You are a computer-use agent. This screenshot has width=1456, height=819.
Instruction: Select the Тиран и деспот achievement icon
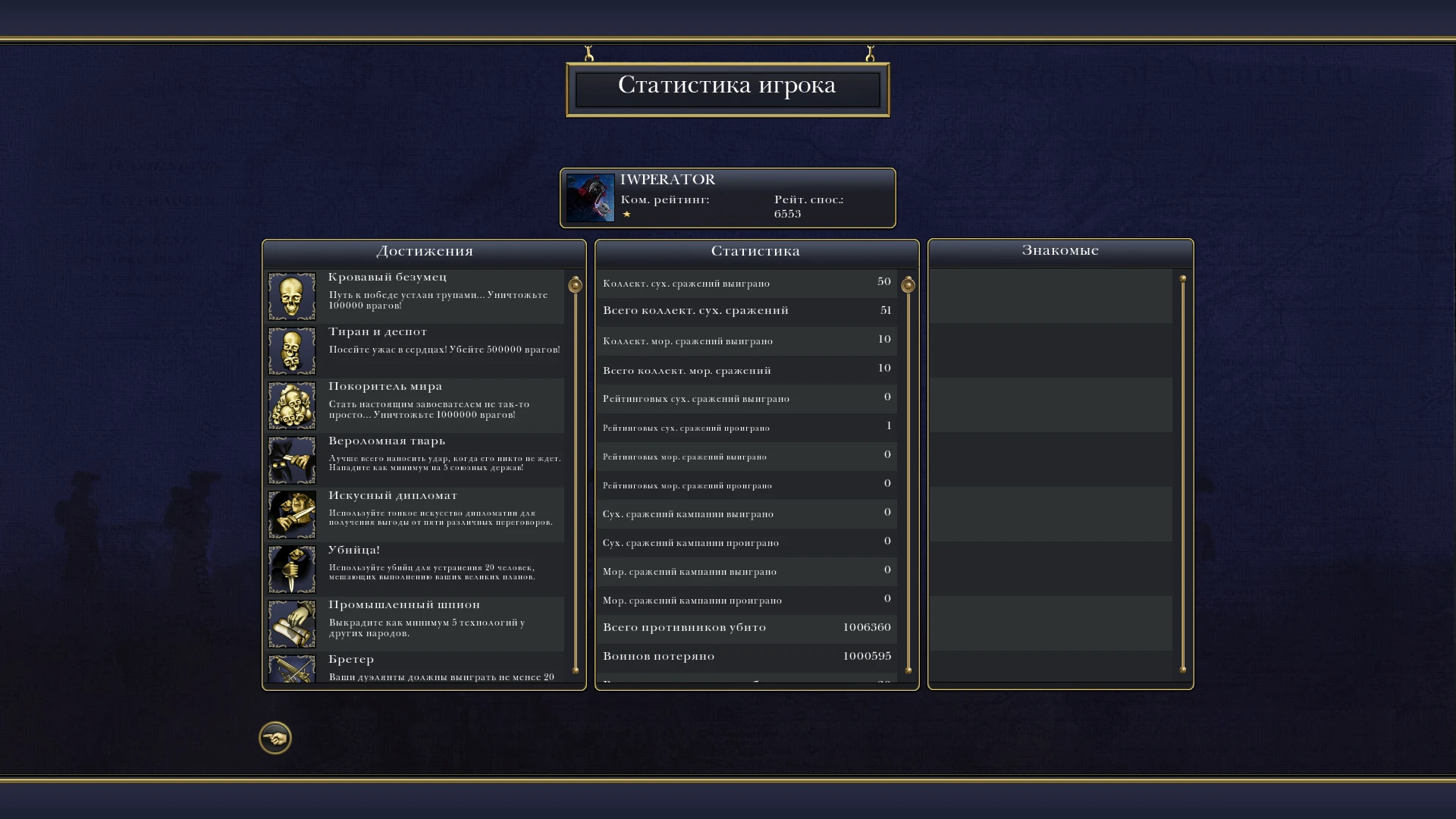click(x=291, y=350)
